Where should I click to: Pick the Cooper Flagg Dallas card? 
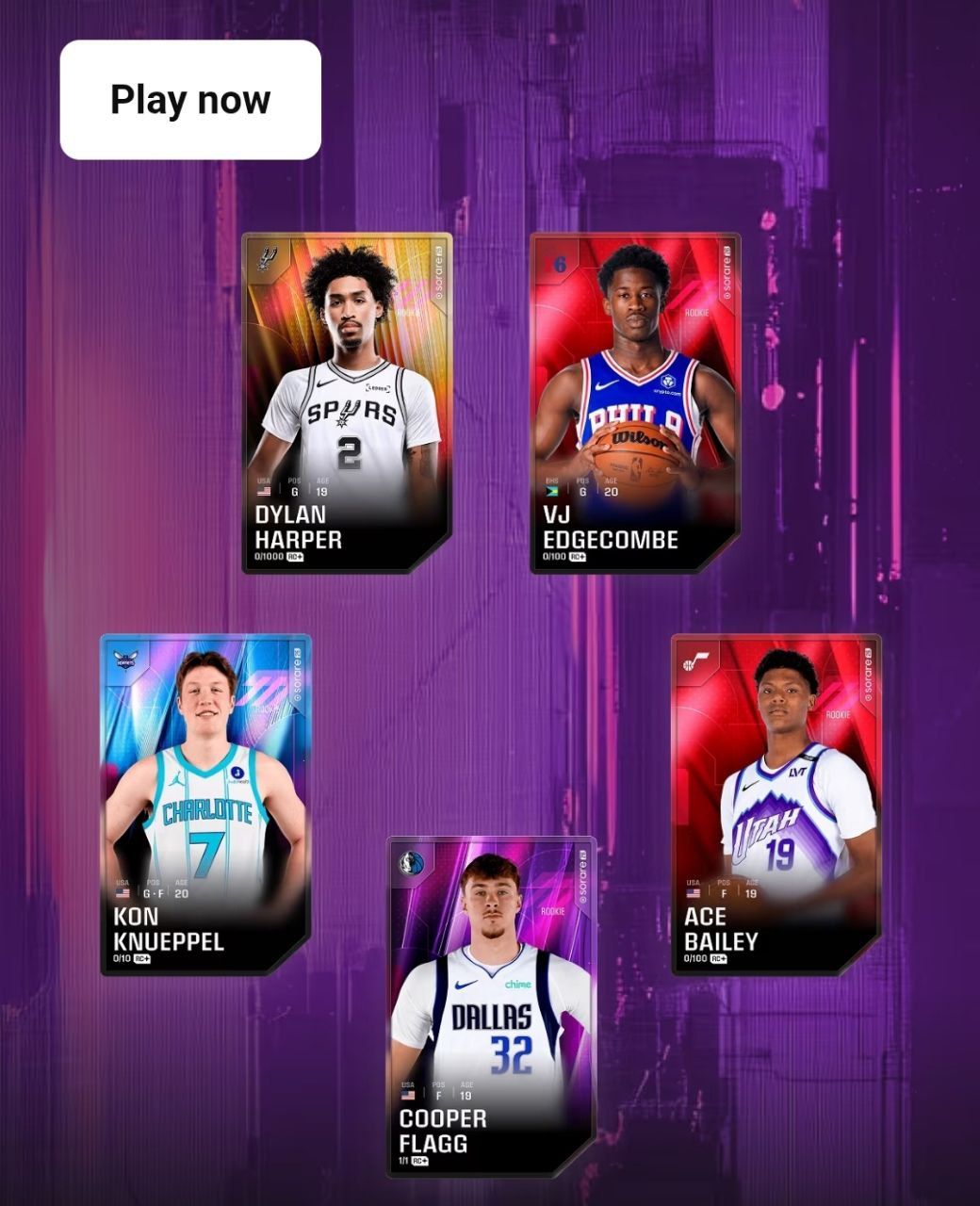(491, 1006)
